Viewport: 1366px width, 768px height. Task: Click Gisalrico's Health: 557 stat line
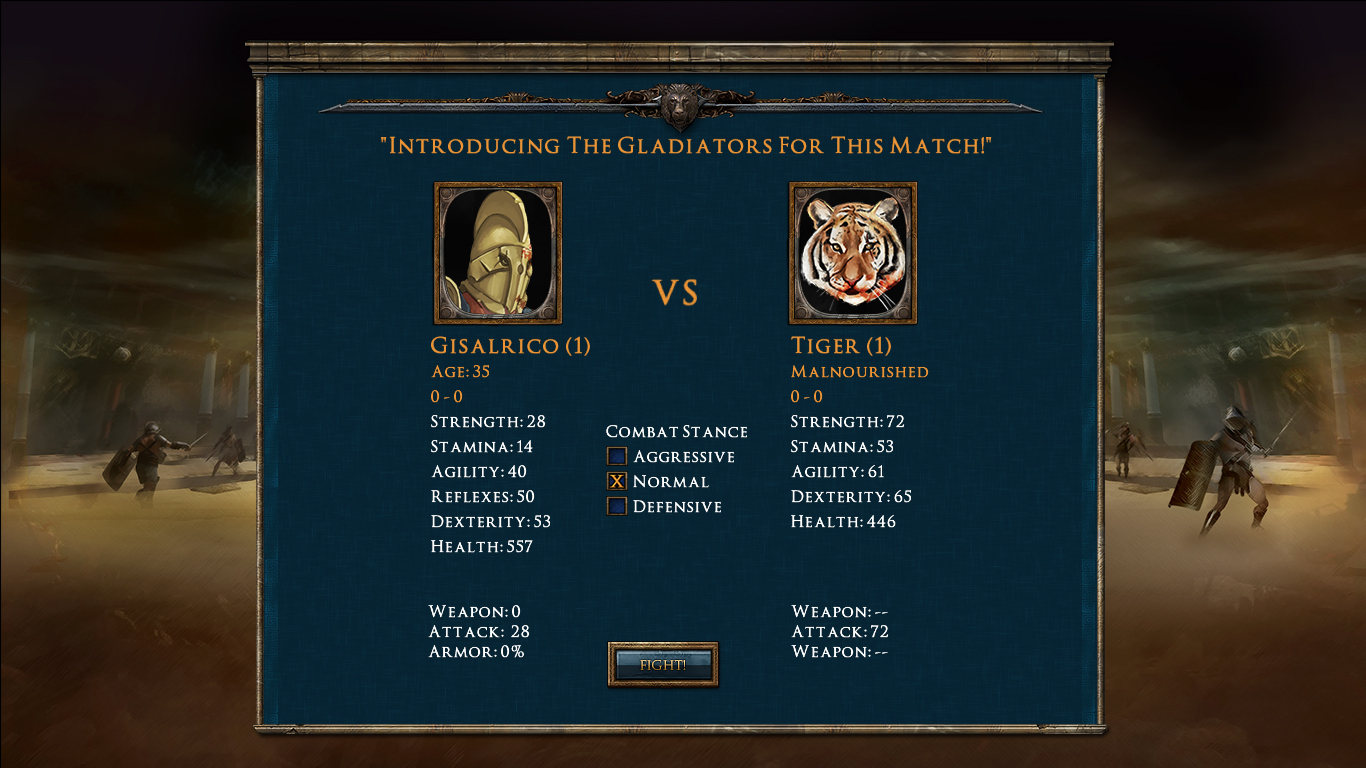[x=479, y=546]
